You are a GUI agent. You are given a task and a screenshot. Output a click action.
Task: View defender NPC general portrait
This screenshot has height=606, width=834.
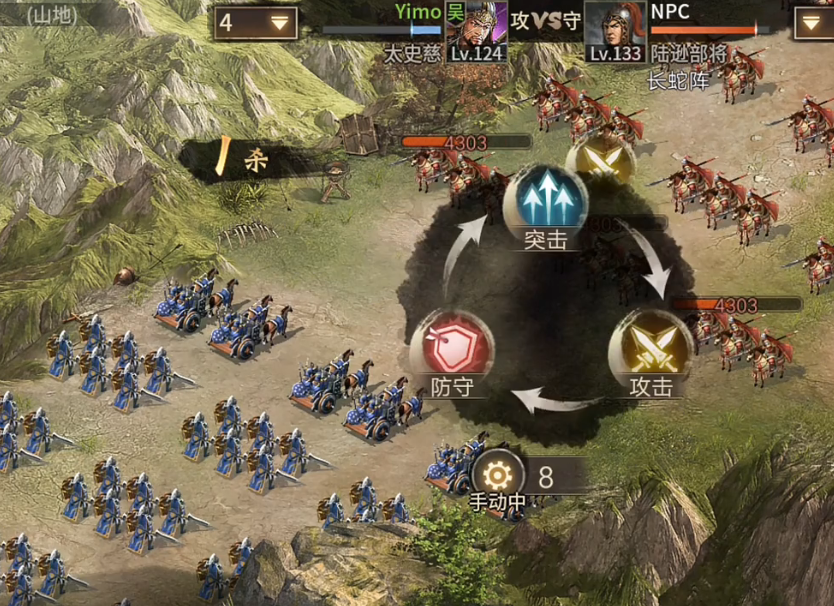point(612,30)
